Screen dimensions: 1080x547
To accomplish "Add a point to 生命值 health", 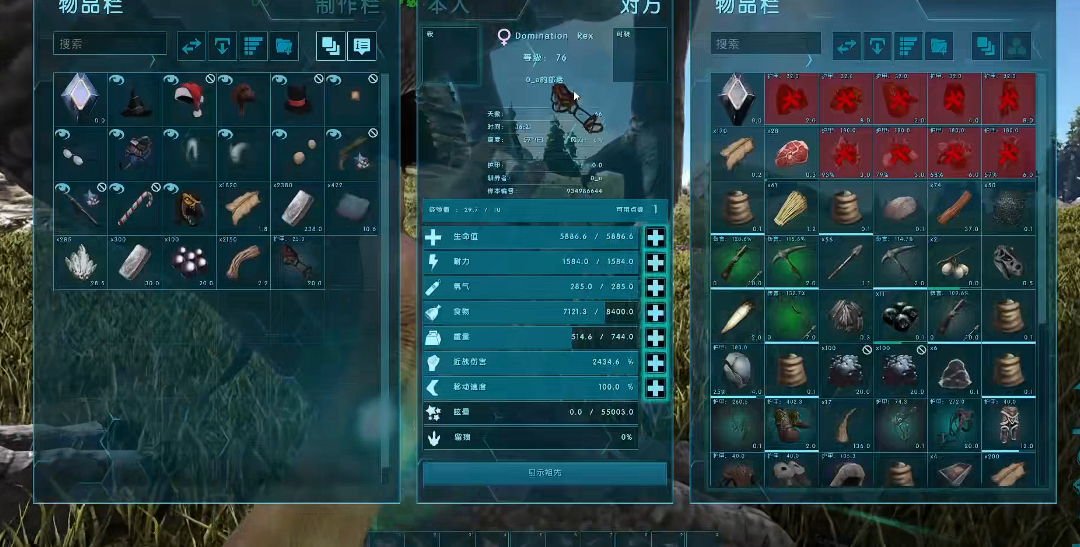I will (655, 237).
